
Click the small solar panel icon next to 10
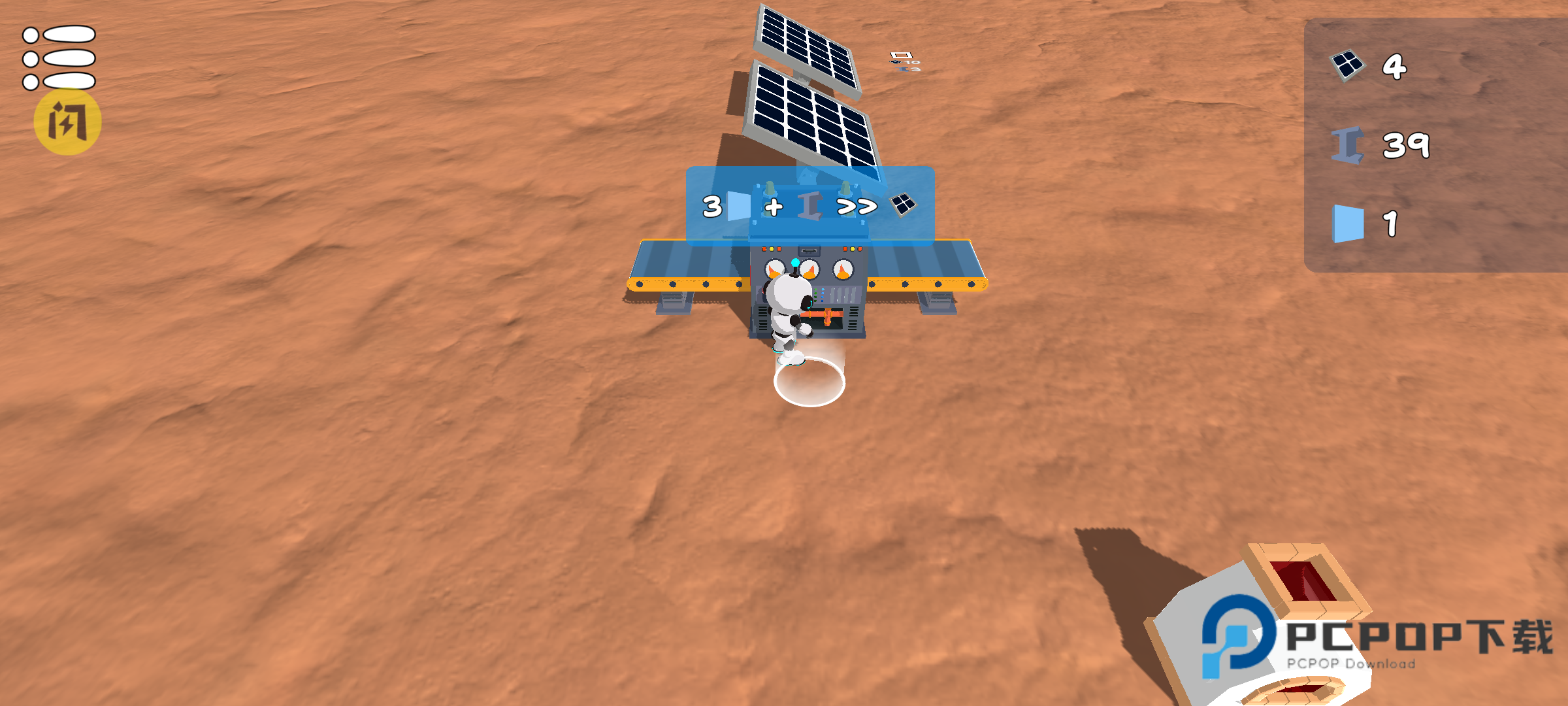click(x=895, y=62)
